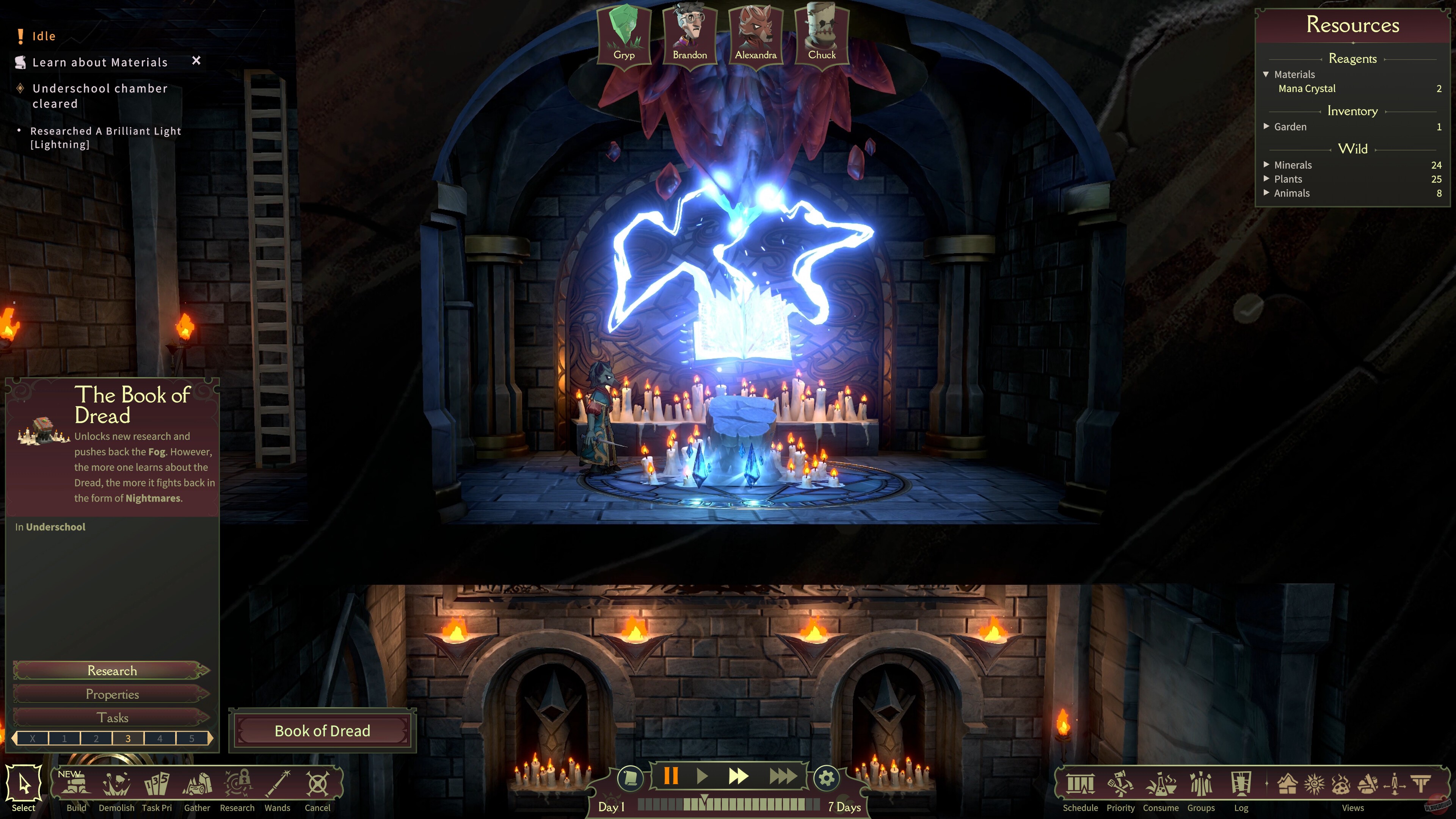Set task priority to 5
The height and width of the screenshot is (819, 1456).
192,737
